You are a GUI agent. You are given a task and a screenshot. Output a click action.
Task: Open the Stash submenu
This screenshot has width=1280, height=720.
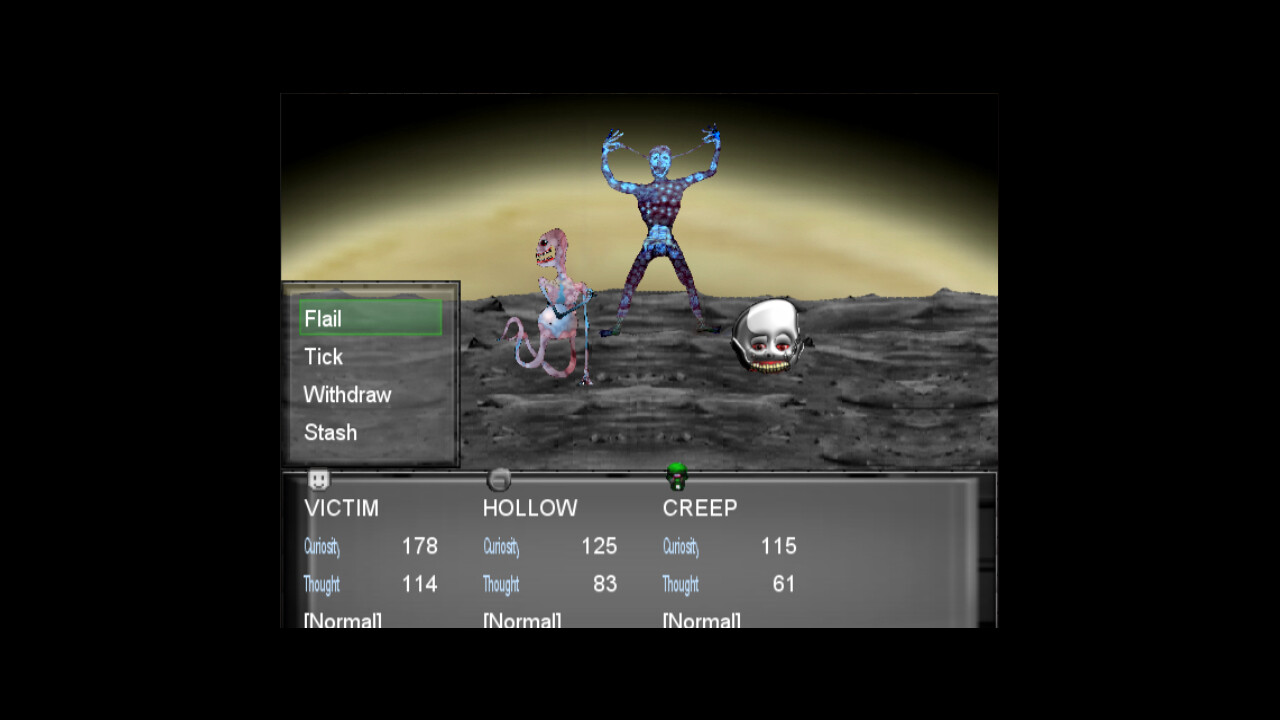(330, 432)
